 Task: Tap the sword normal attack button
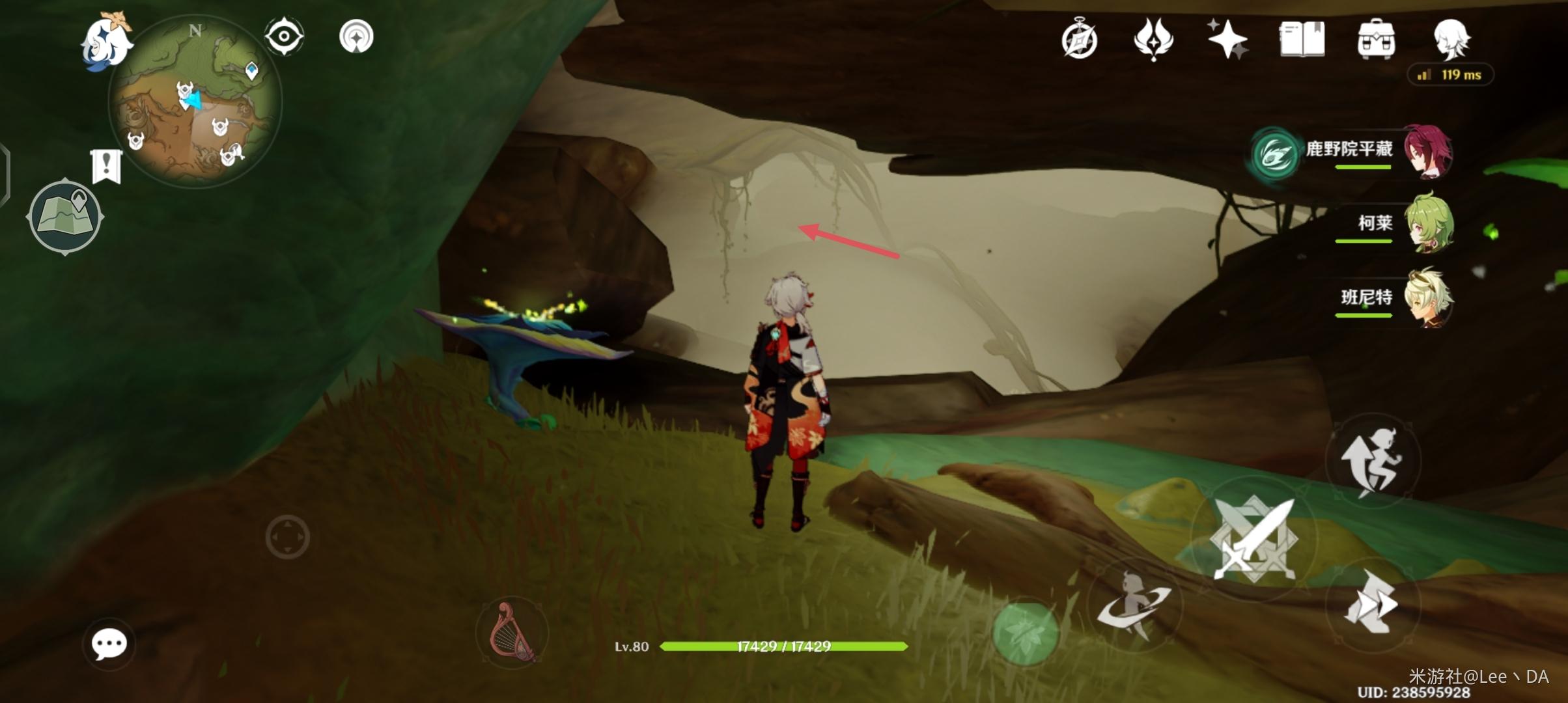tap(1253, 539)
